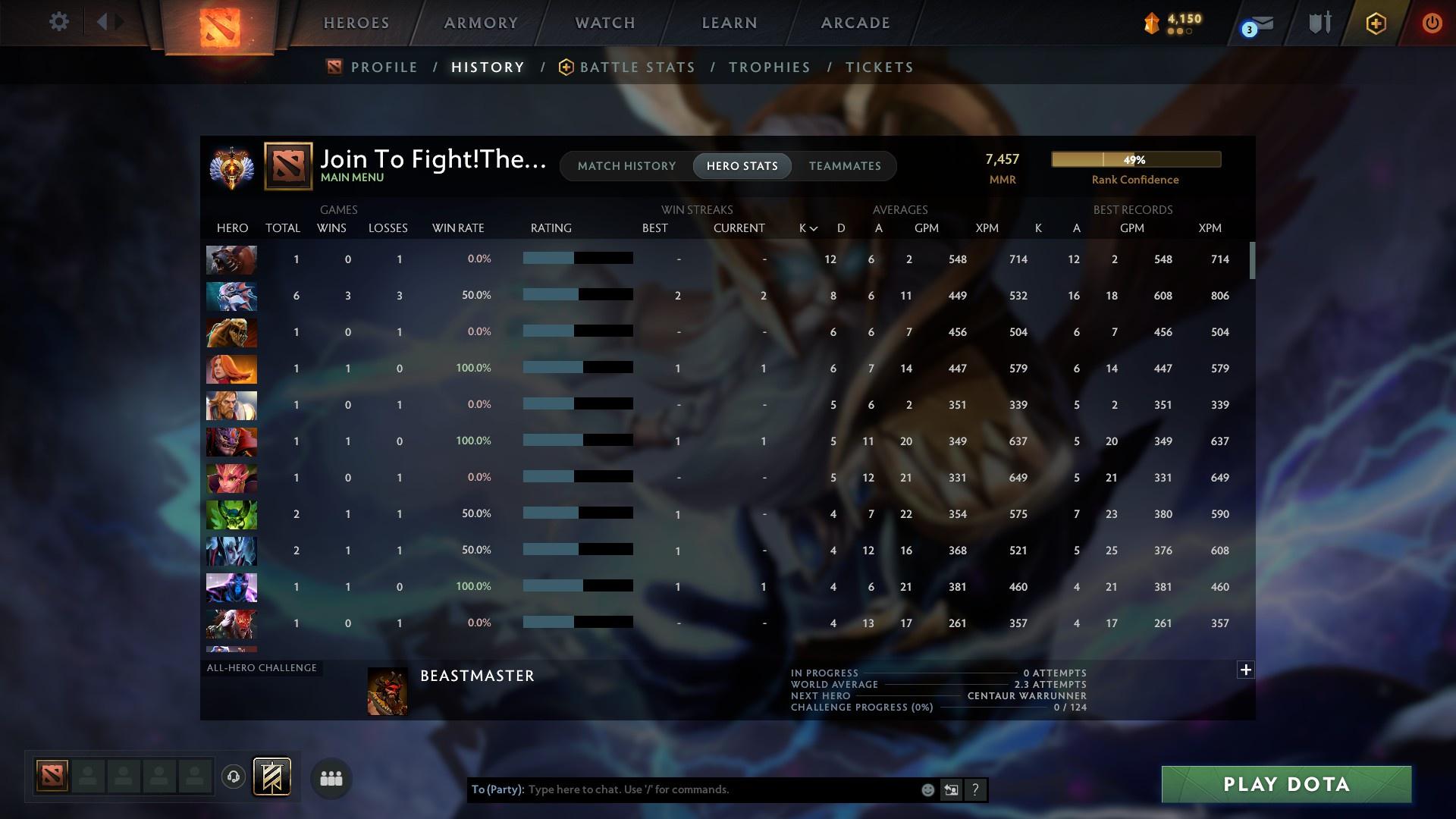Open Dota Plus via the gold hexagon icon
Screen dimensions: 1456x819
click(1375, 23)
